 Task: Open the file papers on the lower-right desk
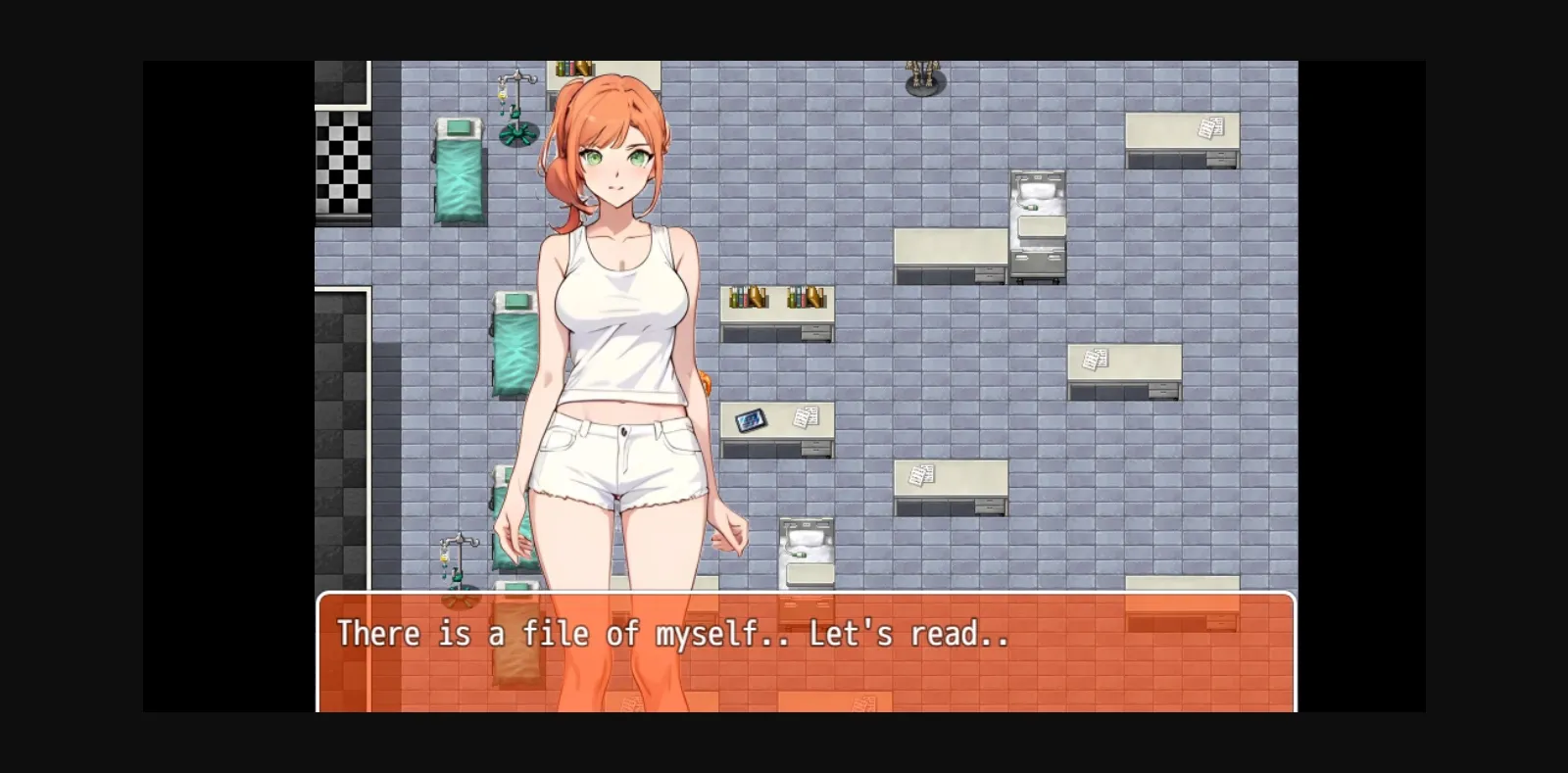click(919, 473)
